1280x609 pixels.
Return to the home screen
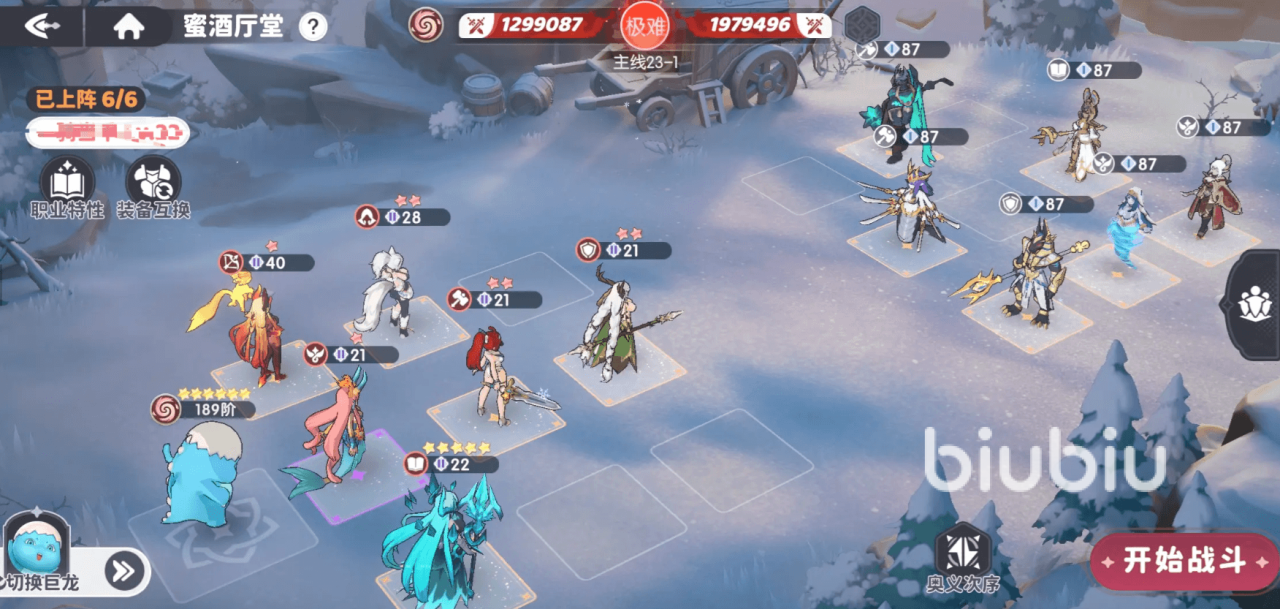[128, 27]
